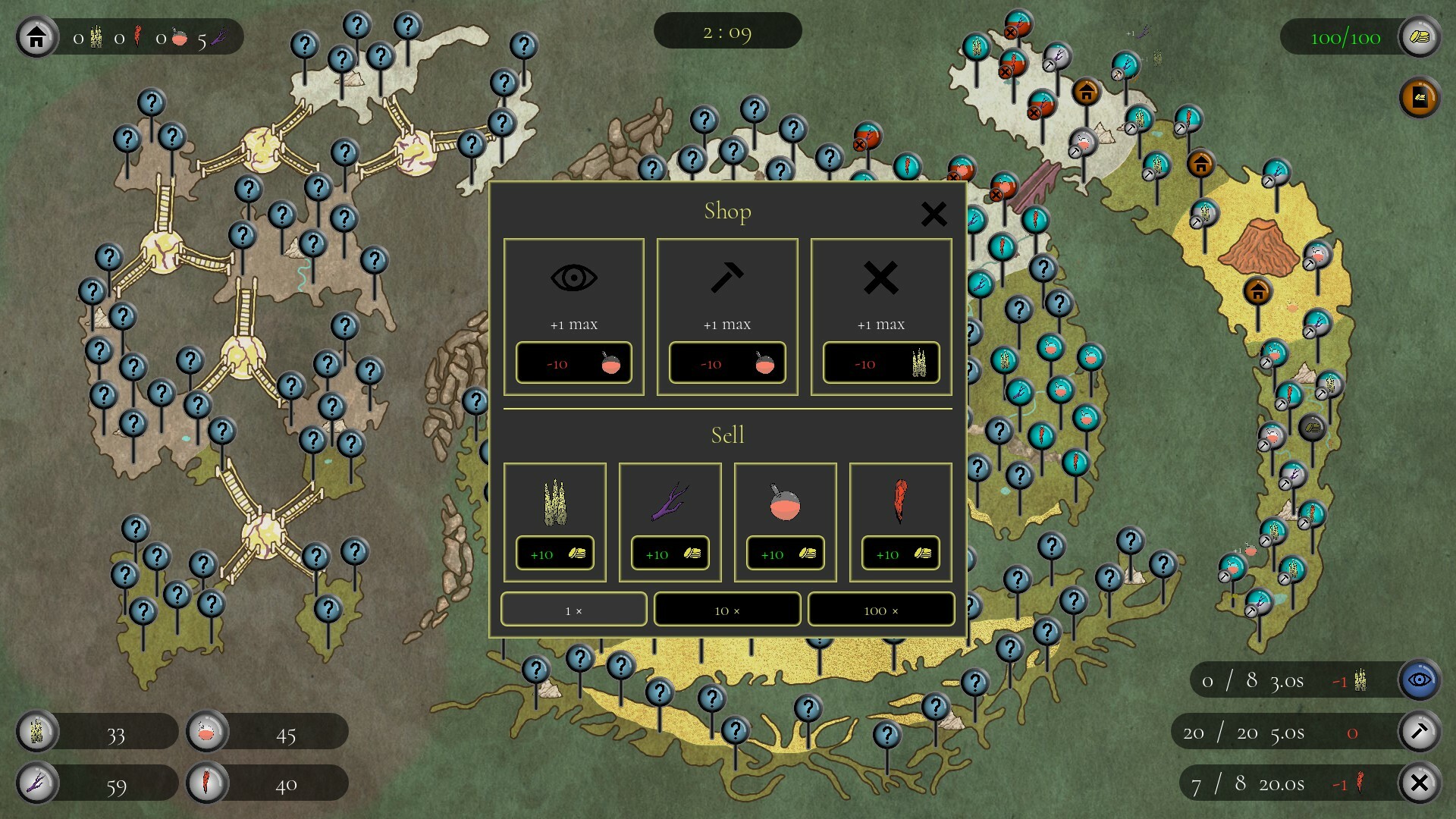Click the gold coins button beside 100/100

1421,36
